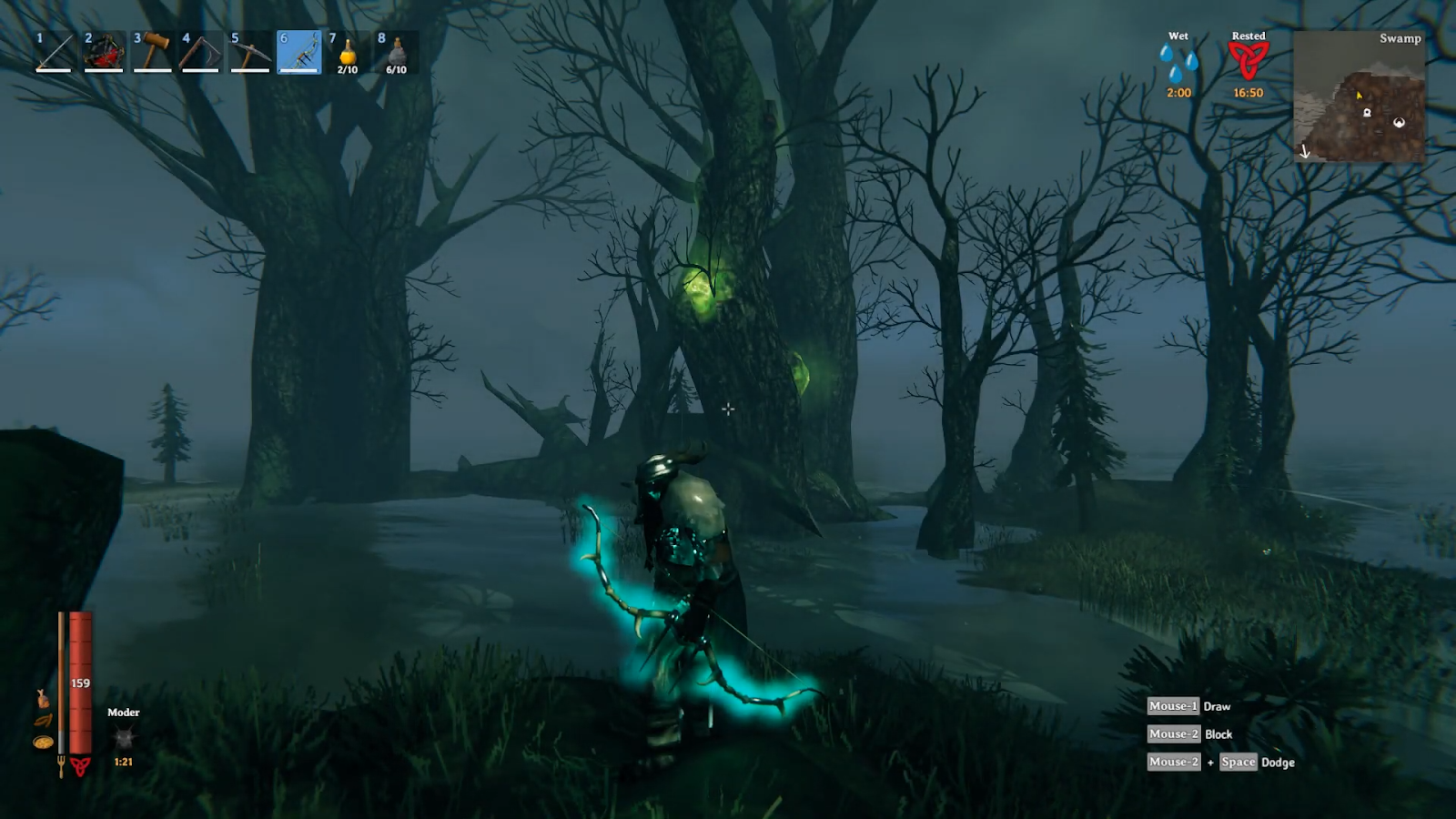Screen dimensions: 1456x819
Task: Use the grey flask in slot 8
Action: [397, 53]
